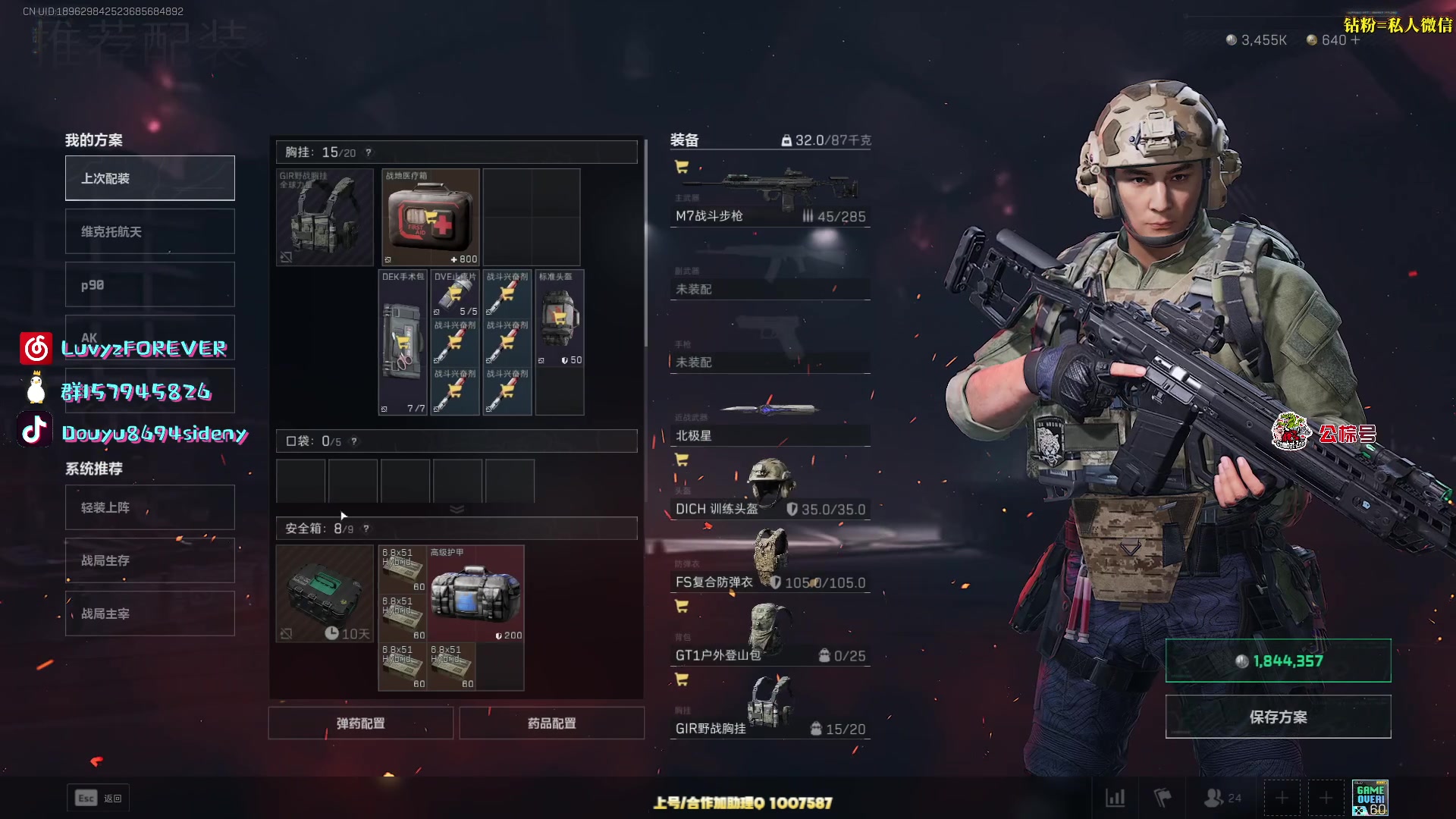Select the p90 loadout preset
The image size is (1456, 819).
coord(149,285)
